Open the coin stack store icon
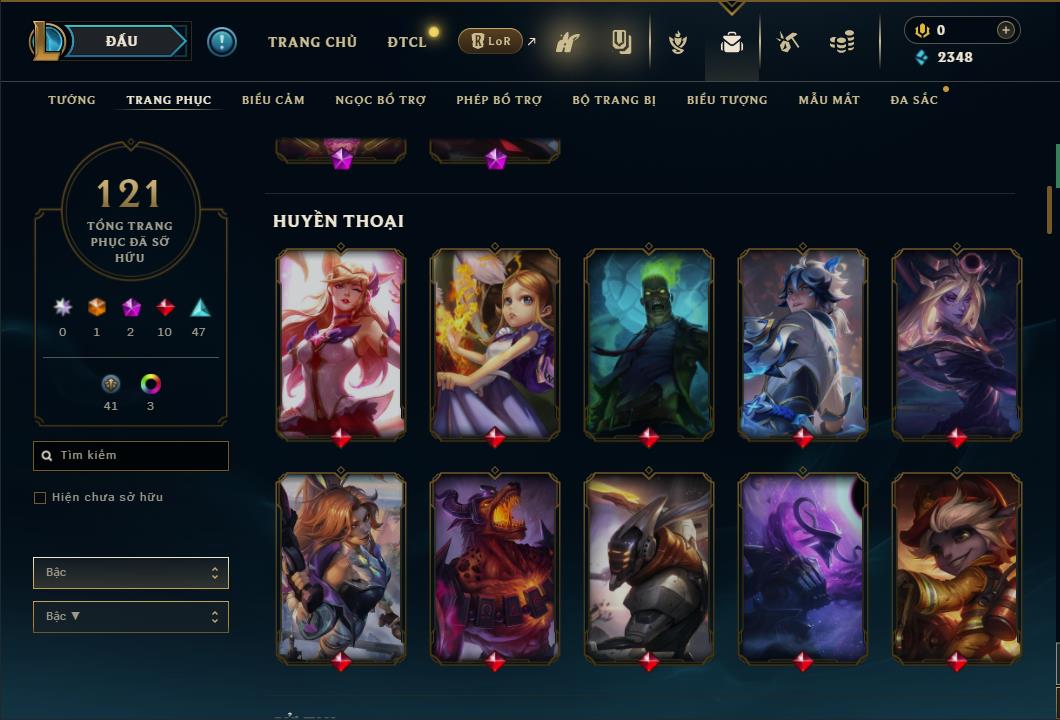The height and width of the screenshot is (720, 1060). click(x=842, y=42)
